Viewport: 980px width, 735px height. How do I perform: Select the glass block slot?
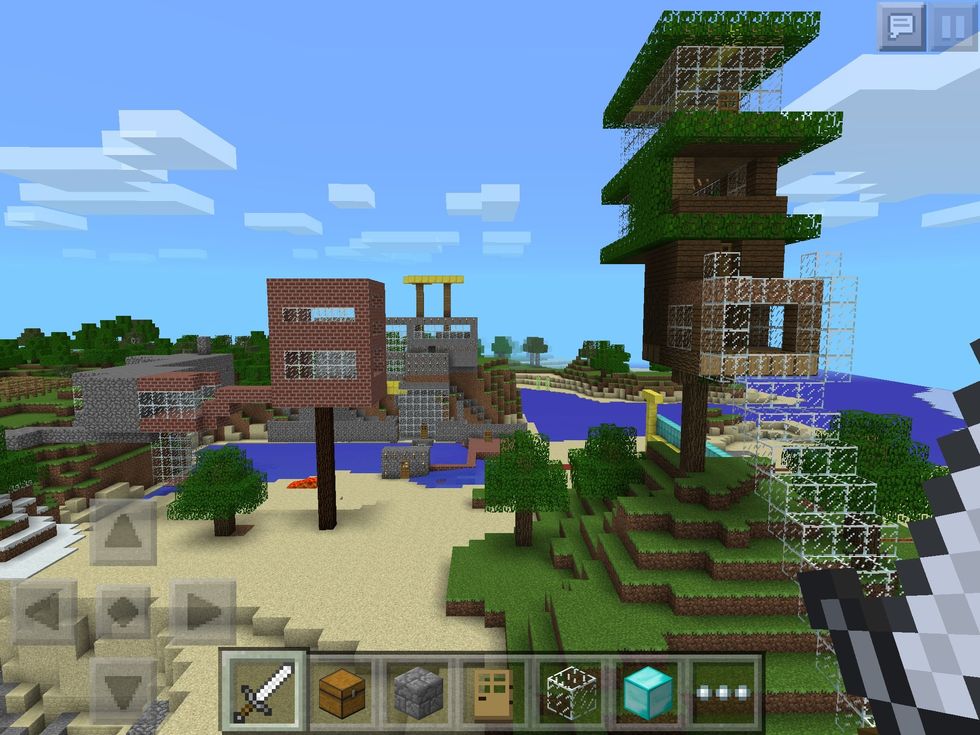[x=570, y=691]
